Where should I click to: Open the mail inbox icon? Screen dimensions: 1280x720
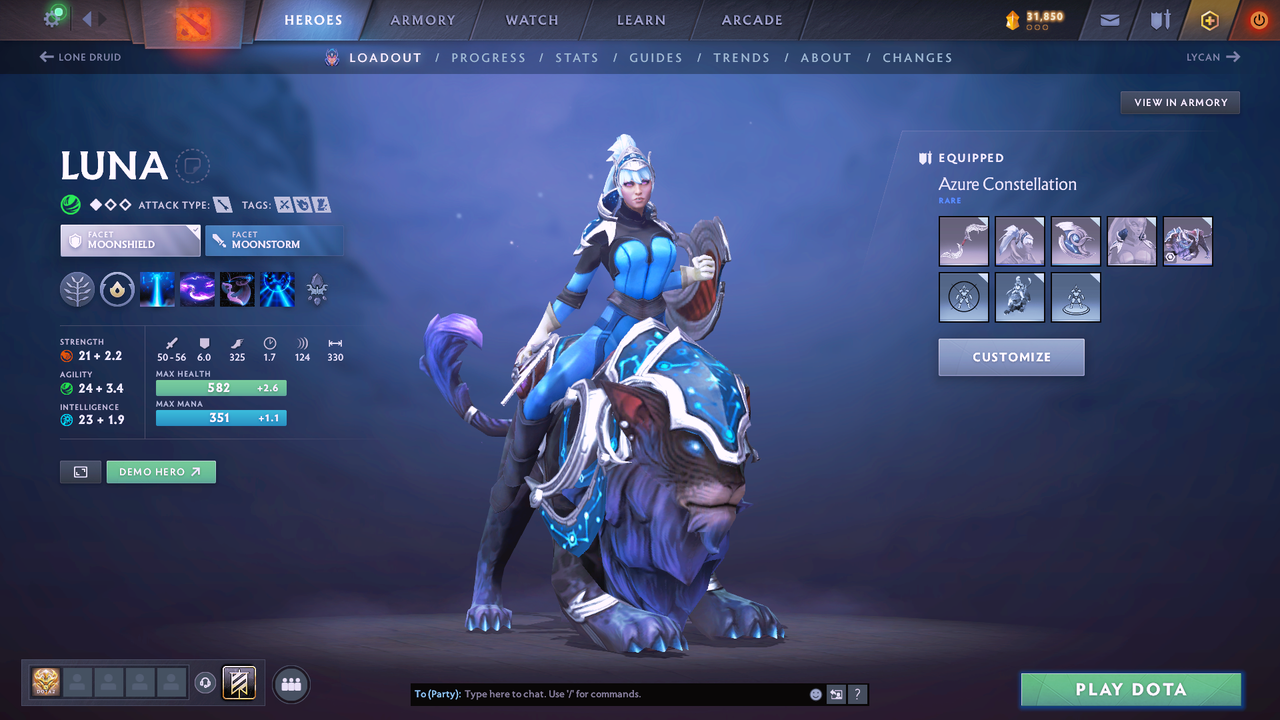pyautogui.click(x=1108, y=20)
